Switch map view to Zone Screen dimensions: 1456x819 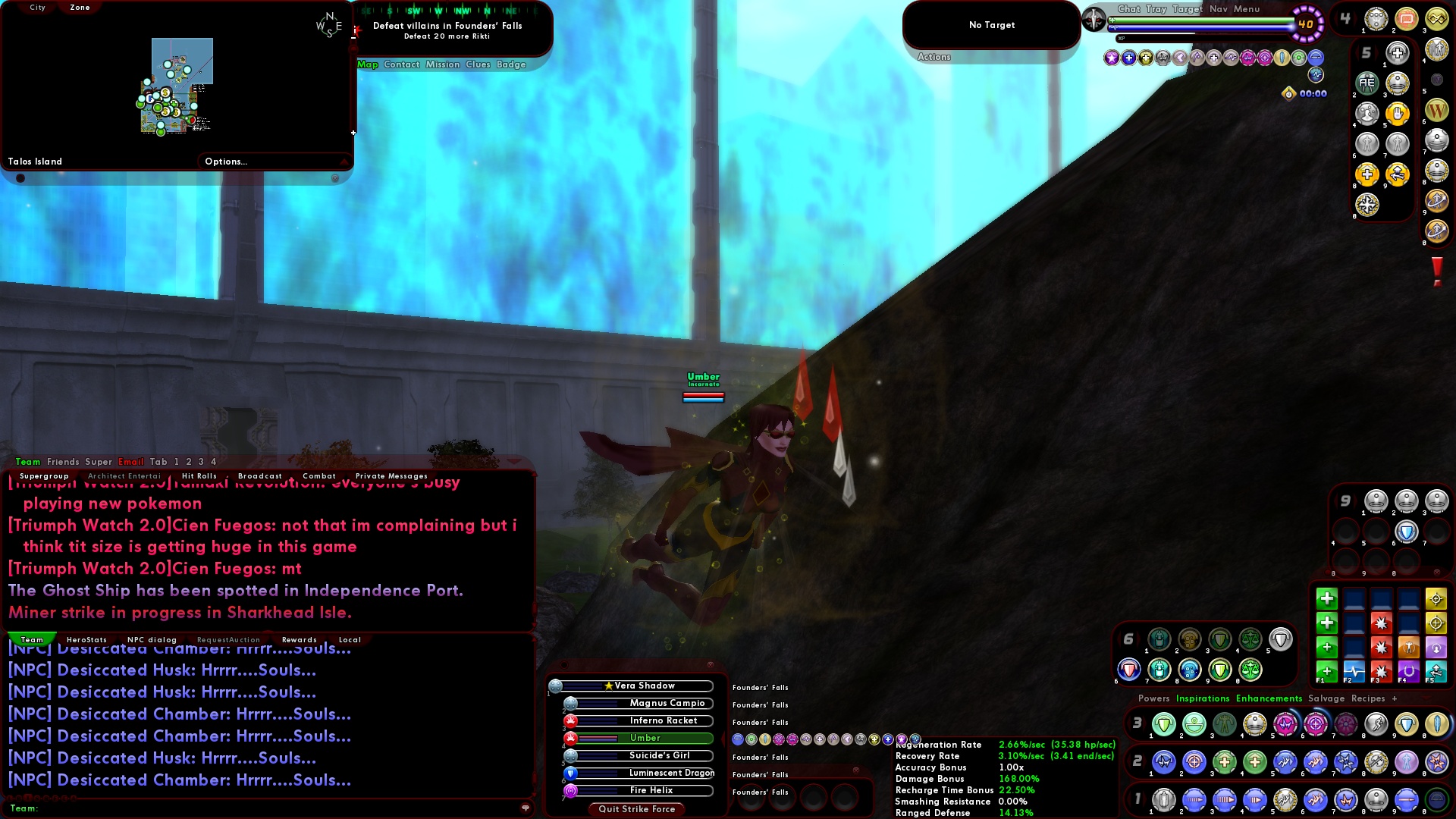point(79,8)
